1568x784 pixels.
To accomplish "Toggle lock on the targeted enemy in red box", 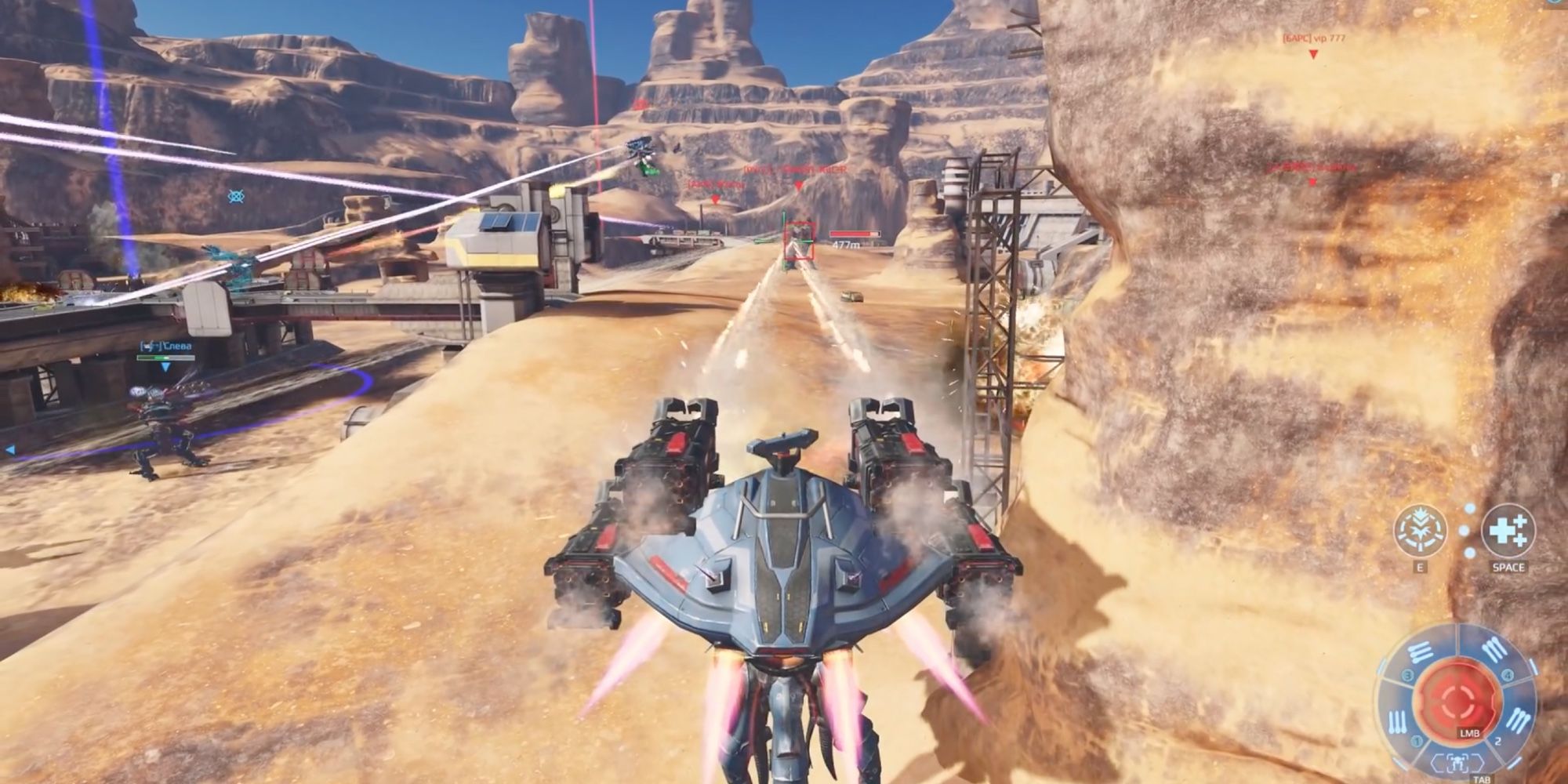I will click(x=799, y=241).
